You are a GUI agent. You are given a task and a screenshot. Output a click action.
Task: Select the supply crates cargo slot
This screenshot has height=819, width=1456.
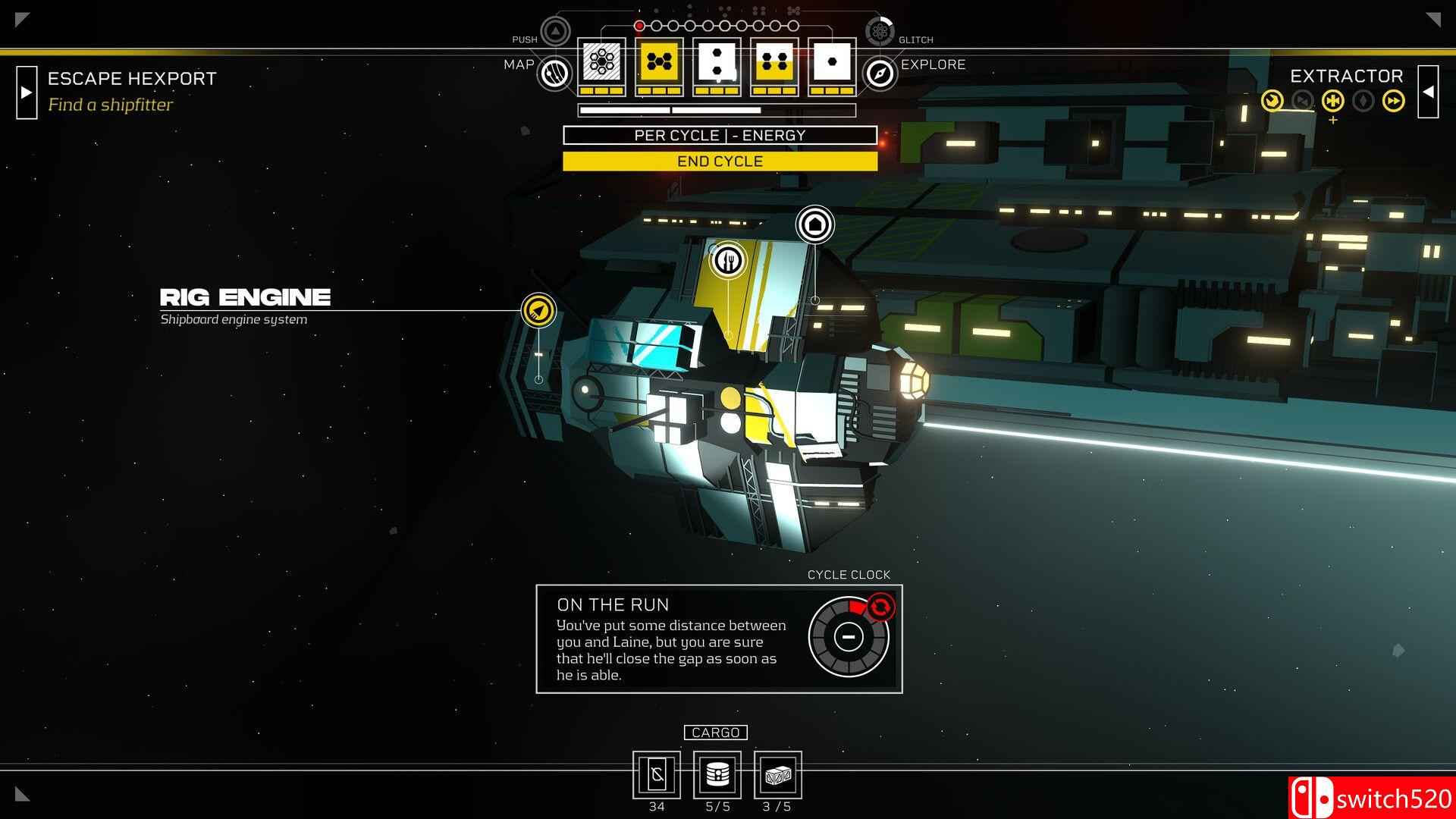(777, 774)
